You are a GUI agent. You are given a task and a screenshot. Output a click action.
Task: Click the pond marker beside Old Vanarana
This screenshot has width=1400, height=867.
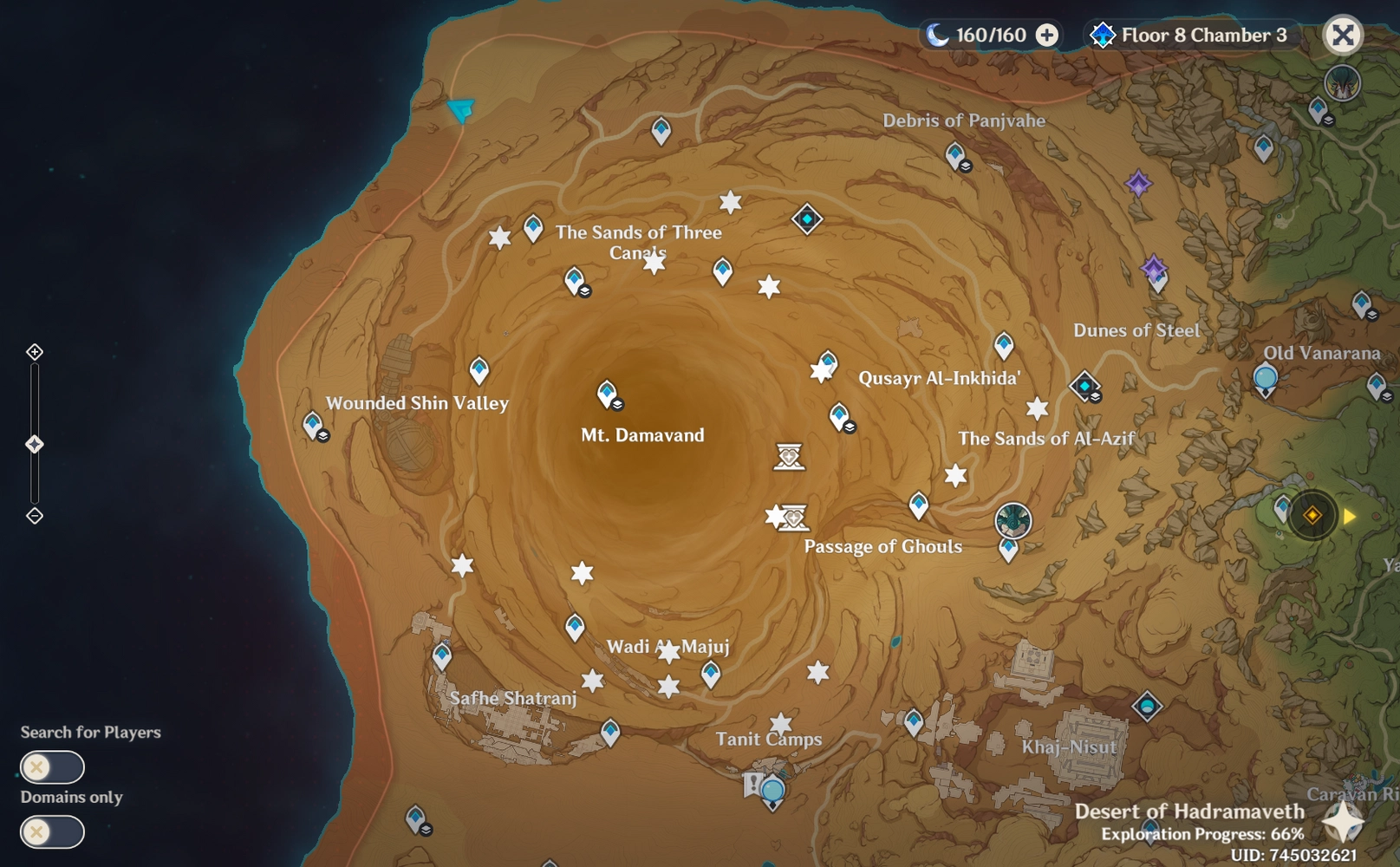(x=1265, y=378)
